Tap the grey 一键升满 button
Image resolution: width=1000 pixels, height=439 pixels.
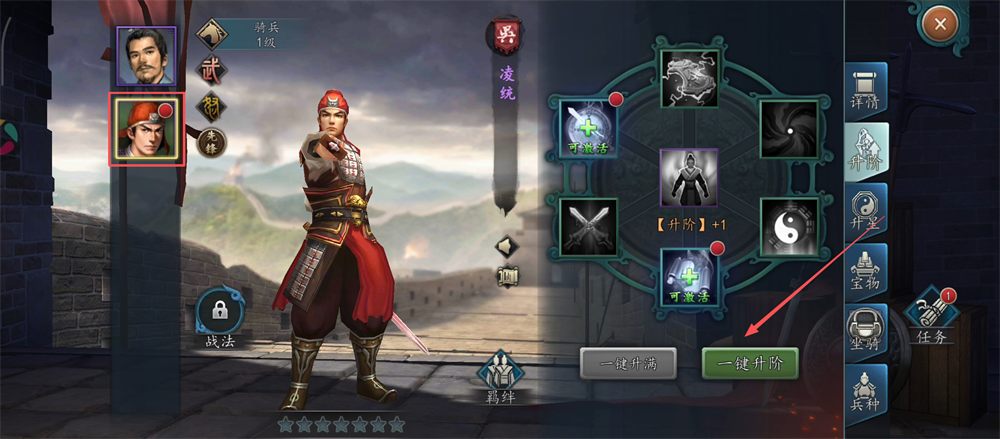[x=627, y=363]
